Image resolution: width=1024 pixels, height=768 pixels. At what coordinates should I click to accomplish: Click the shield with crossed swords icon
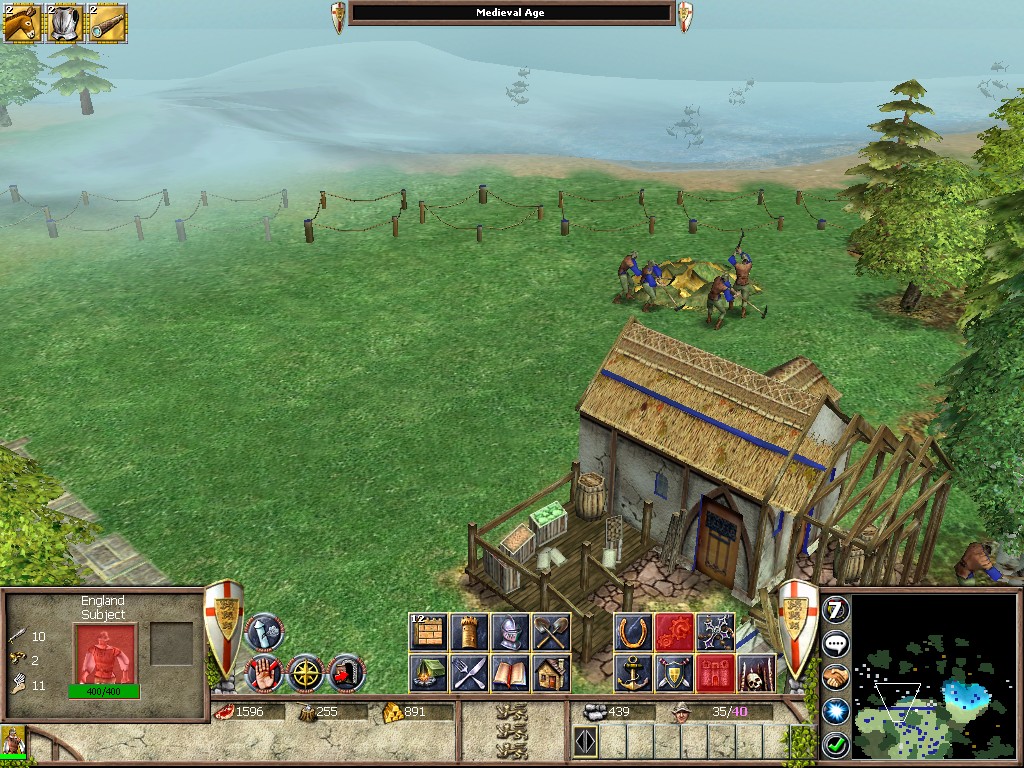click(x=674, y=673)
